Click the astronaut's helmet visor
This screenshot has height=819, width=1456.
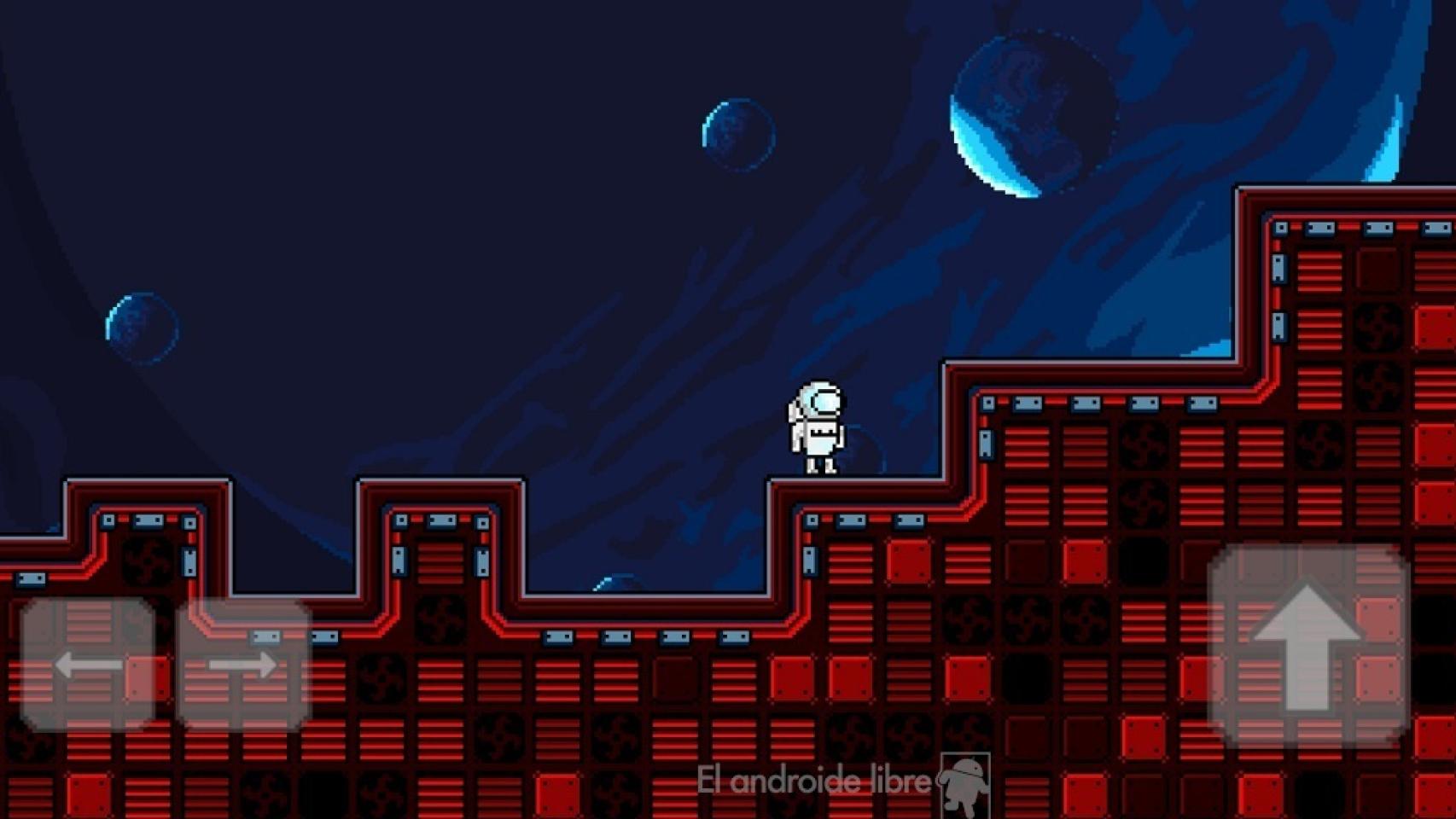tap(822, 399)
